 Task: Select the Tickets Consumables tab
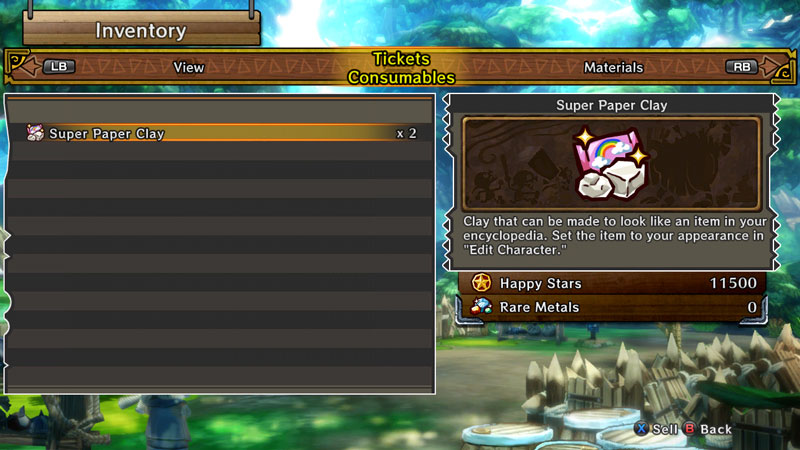(x=400, y=68)
